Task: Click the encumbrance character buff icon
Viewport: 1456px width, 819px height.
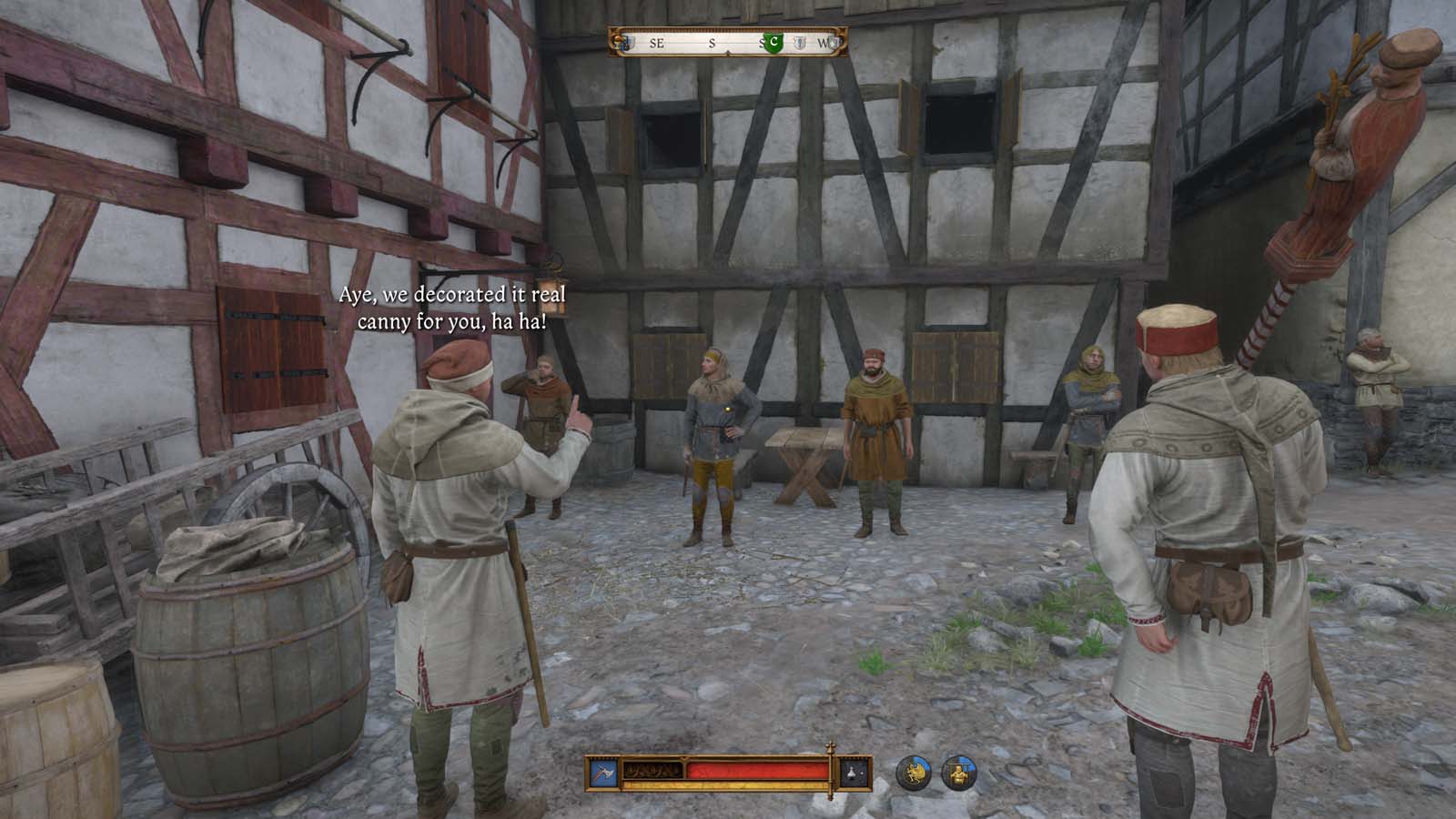Action: 958,772
